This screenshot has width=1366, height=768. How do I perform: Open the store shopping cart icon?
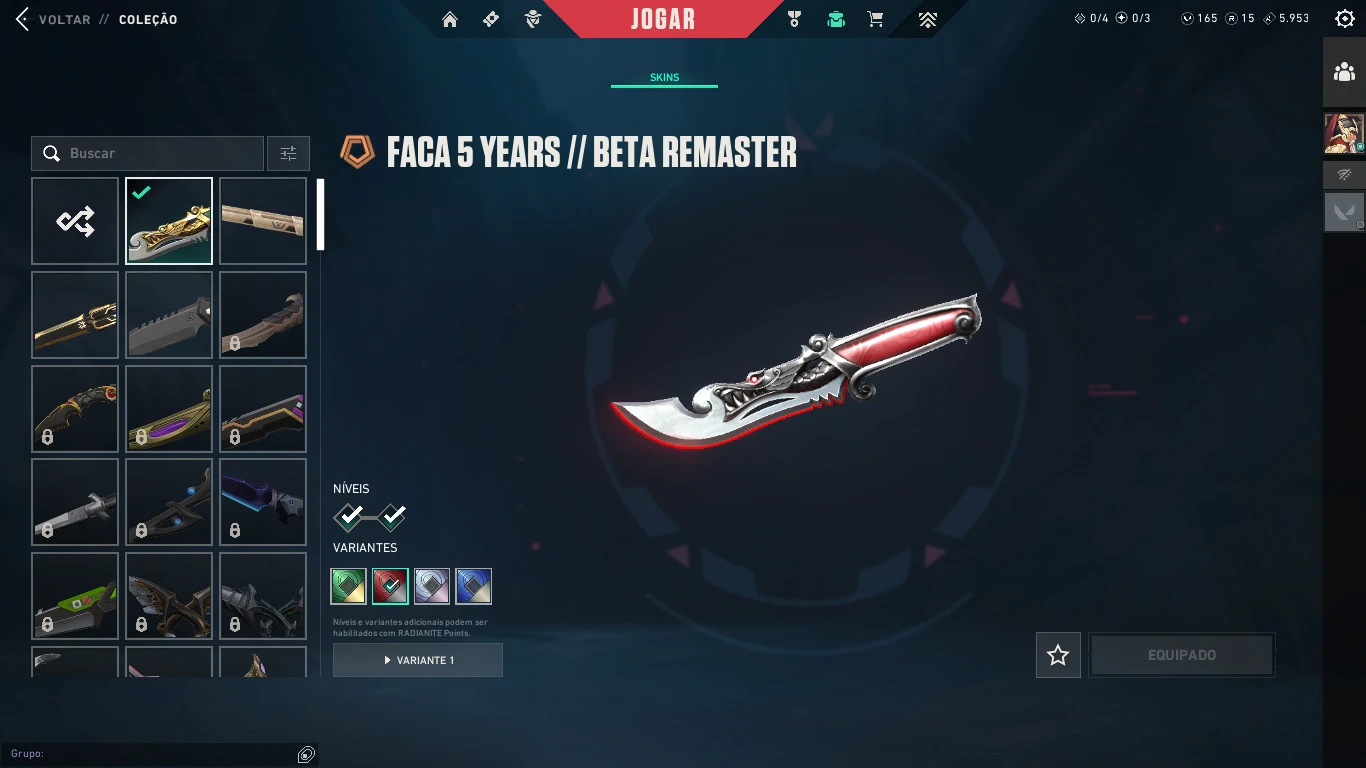[875, 19]
